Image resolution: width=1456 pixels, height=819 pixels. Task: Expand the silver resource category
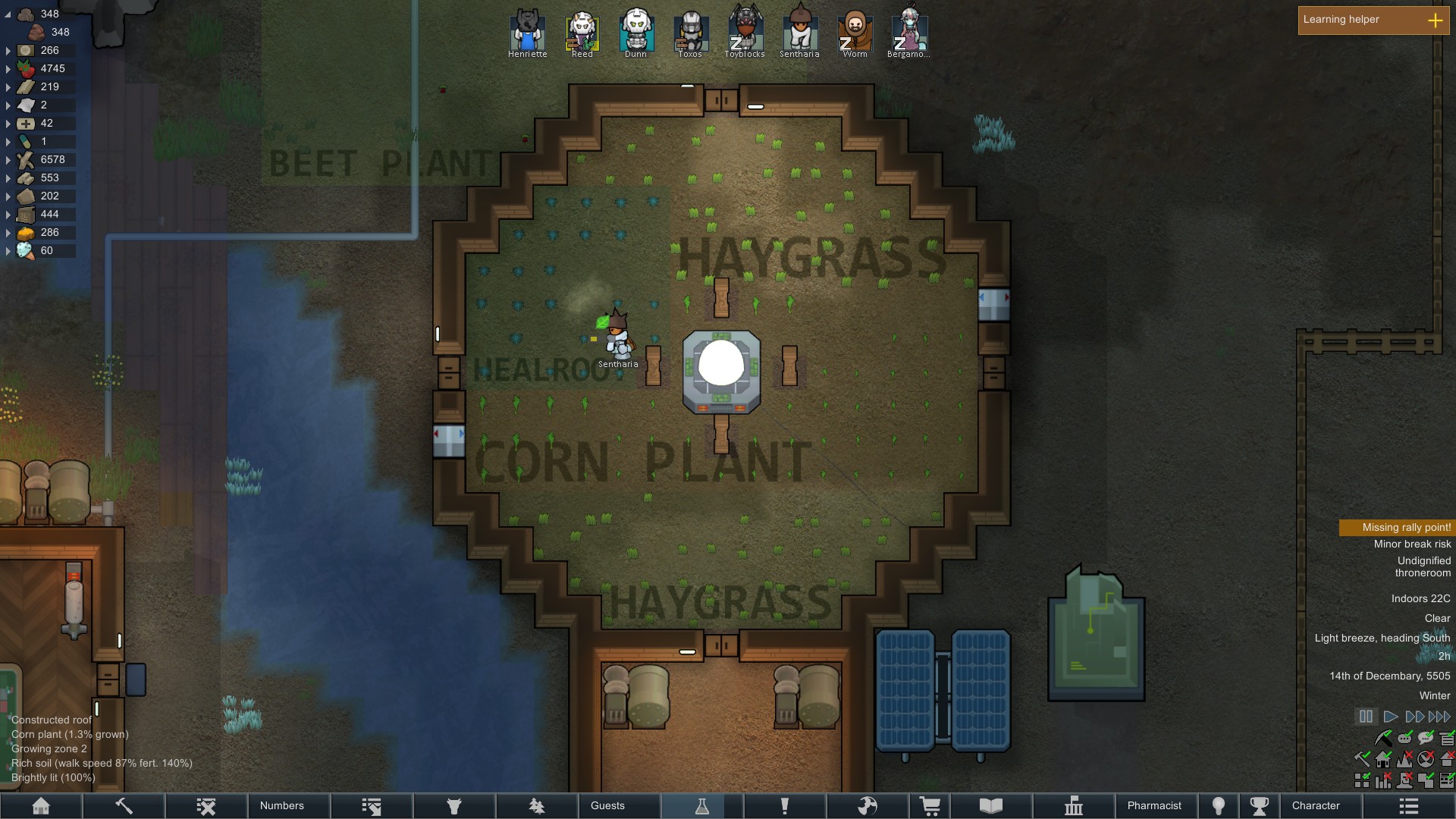click(8, 51)
